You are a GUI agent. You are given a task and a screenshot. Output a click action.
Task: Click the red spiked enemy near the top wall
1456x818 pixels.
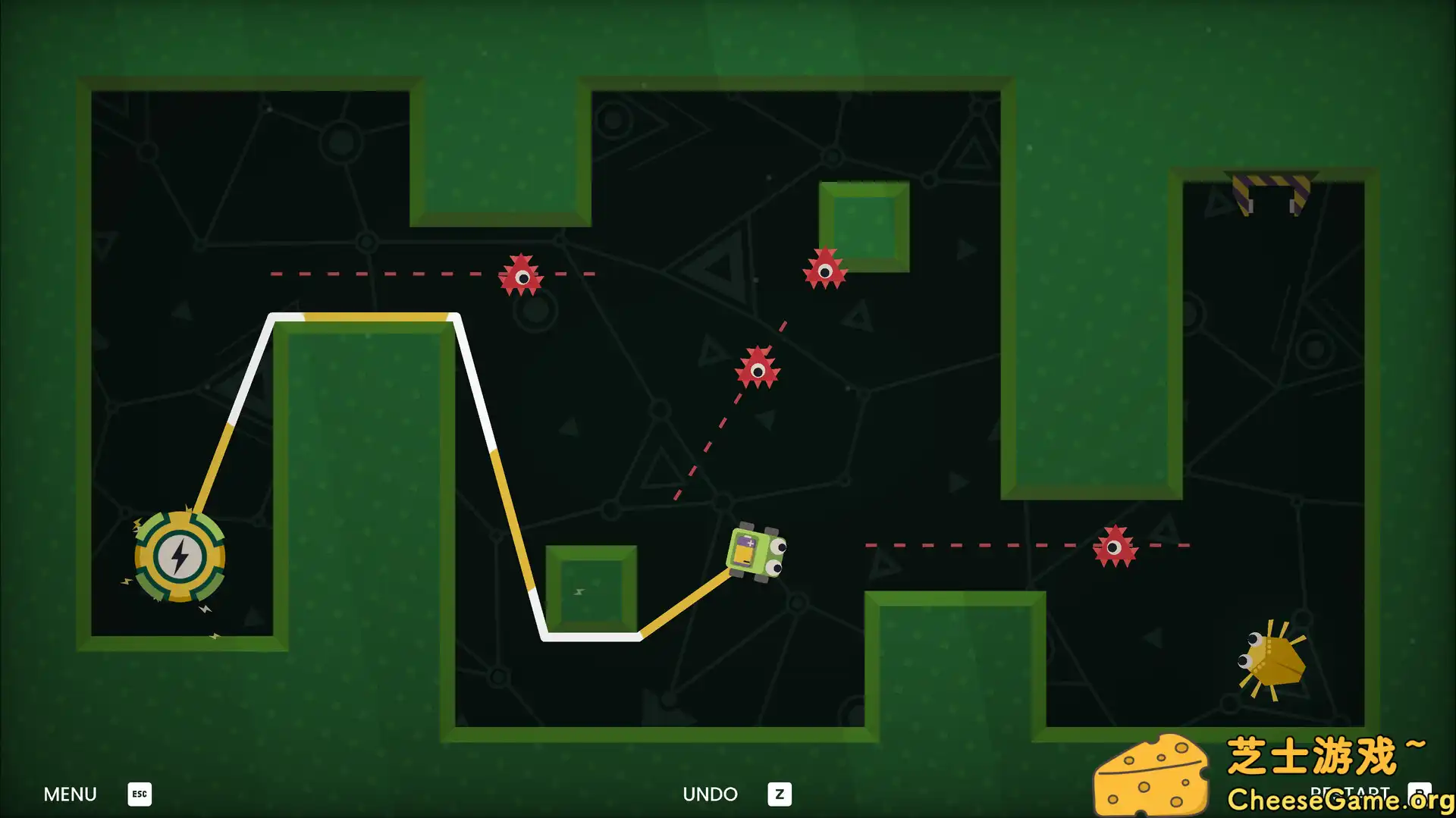522,274
